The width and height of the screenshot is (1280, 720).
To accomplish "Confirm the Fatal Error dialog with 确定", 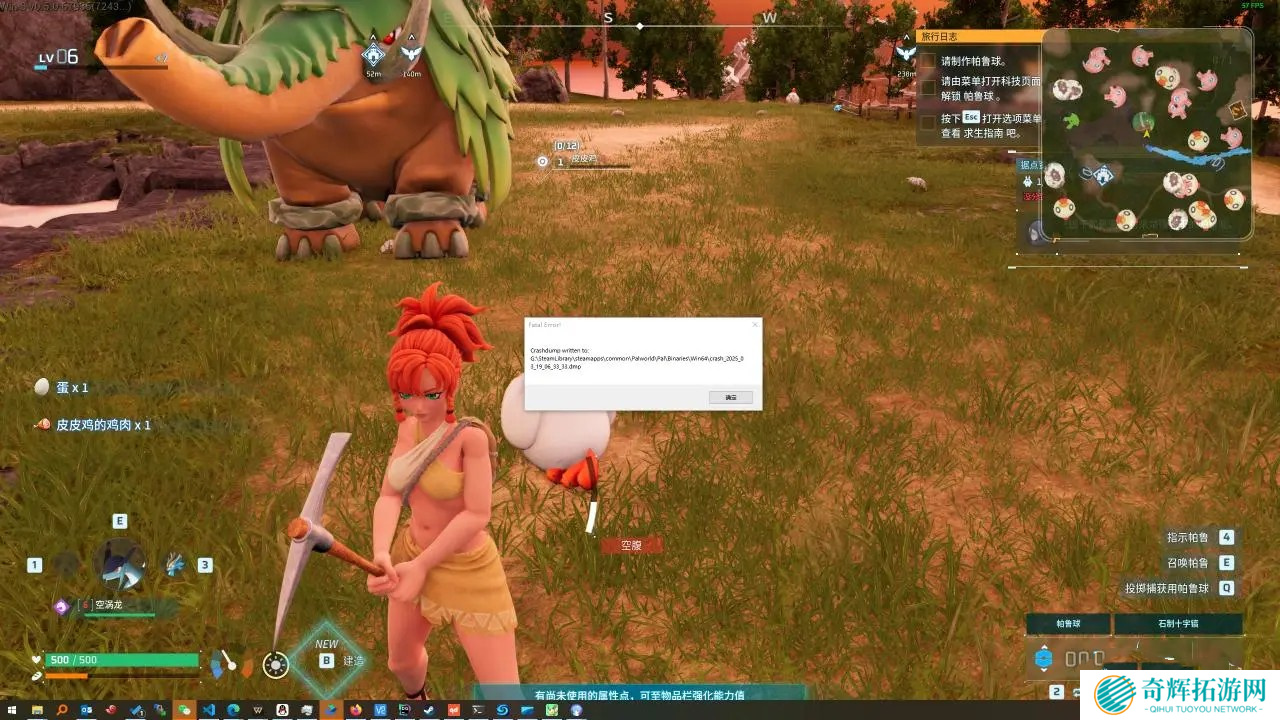I will pos(730,397).
